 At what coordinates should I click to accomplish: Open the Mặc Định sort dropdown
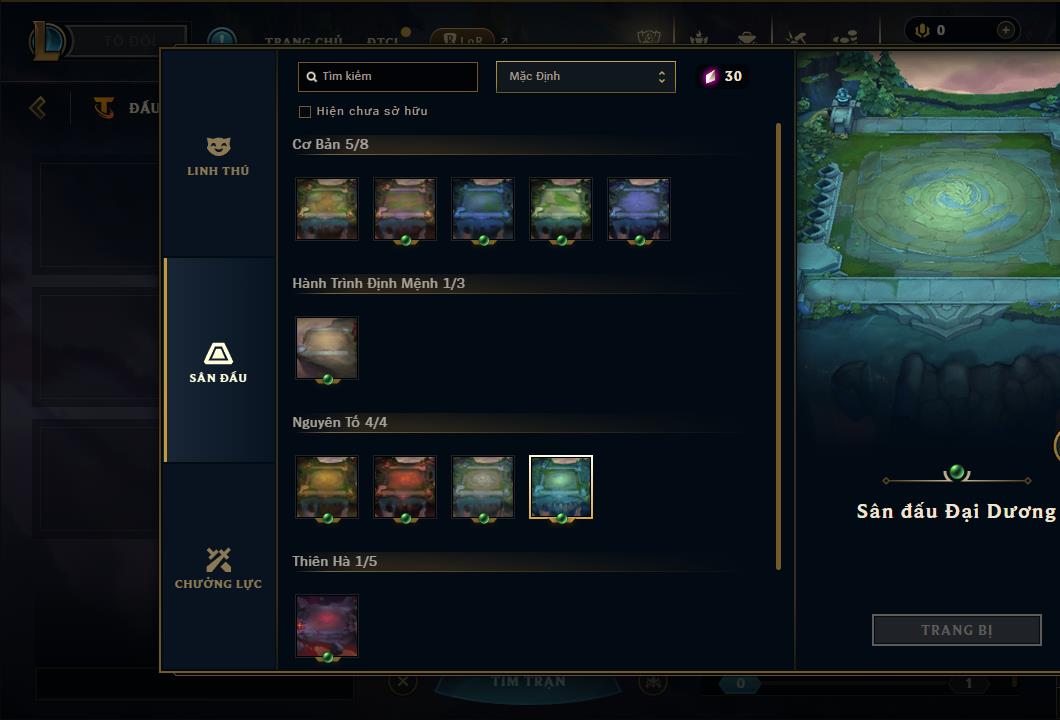pyautogui.click(x=585, y=77)
